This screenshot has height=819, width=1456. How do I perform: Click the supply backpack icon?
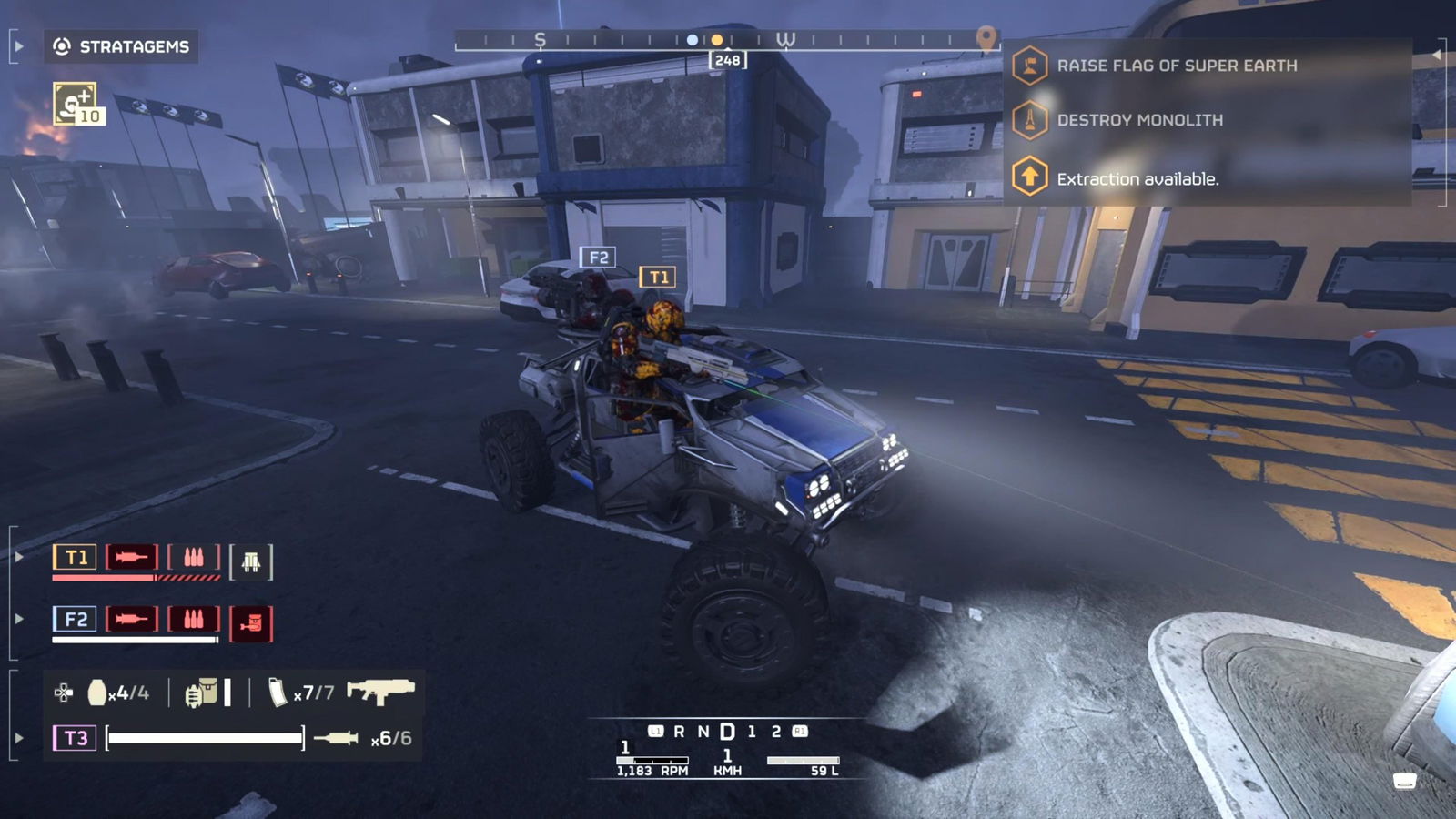[201, 693]
